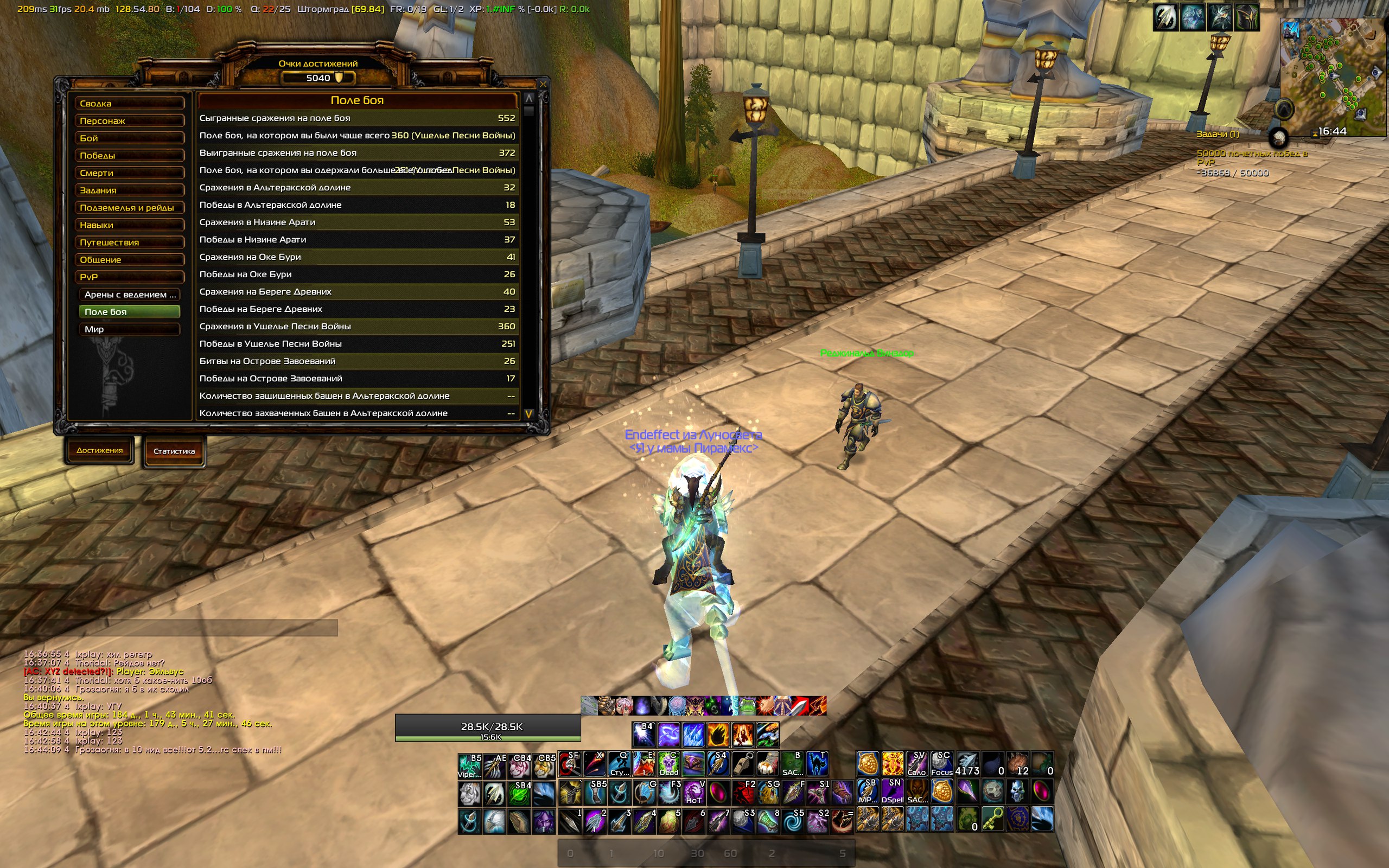Expand the PvP category
The image size is (1389, 868).
[x=129, y=277]
